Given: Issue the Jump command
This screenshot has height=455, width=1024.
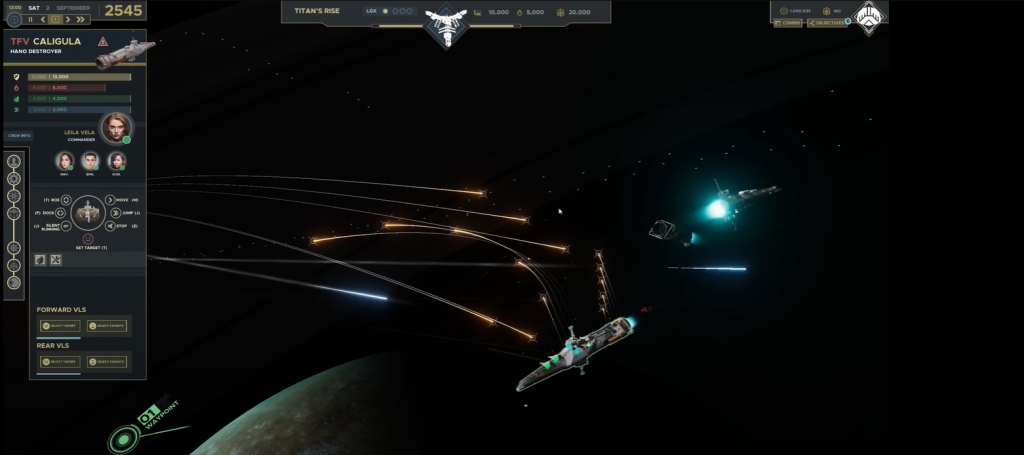Looking at the screenshot, I should coord(112,213).
